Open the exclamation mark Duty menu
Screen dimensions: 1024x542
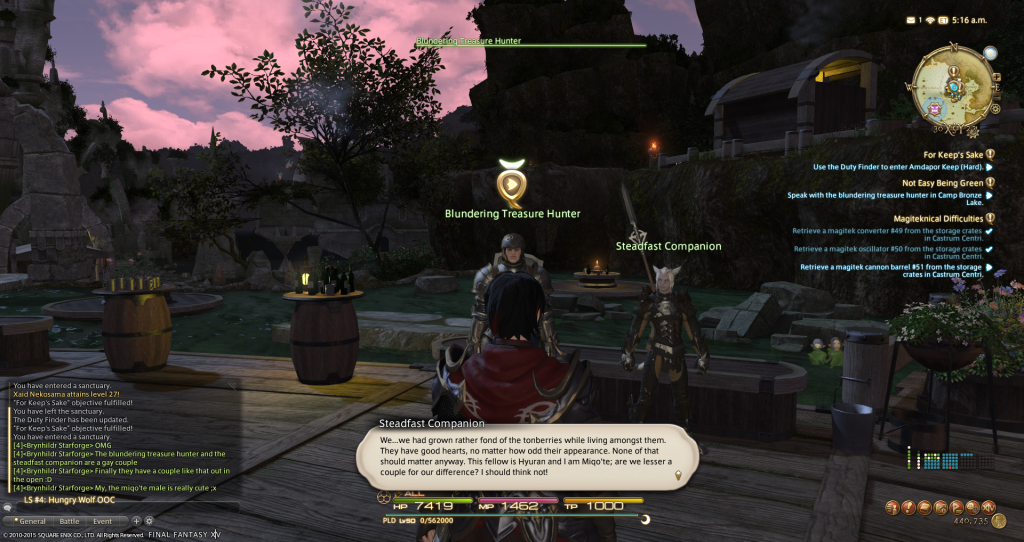(x=911, y=507)
